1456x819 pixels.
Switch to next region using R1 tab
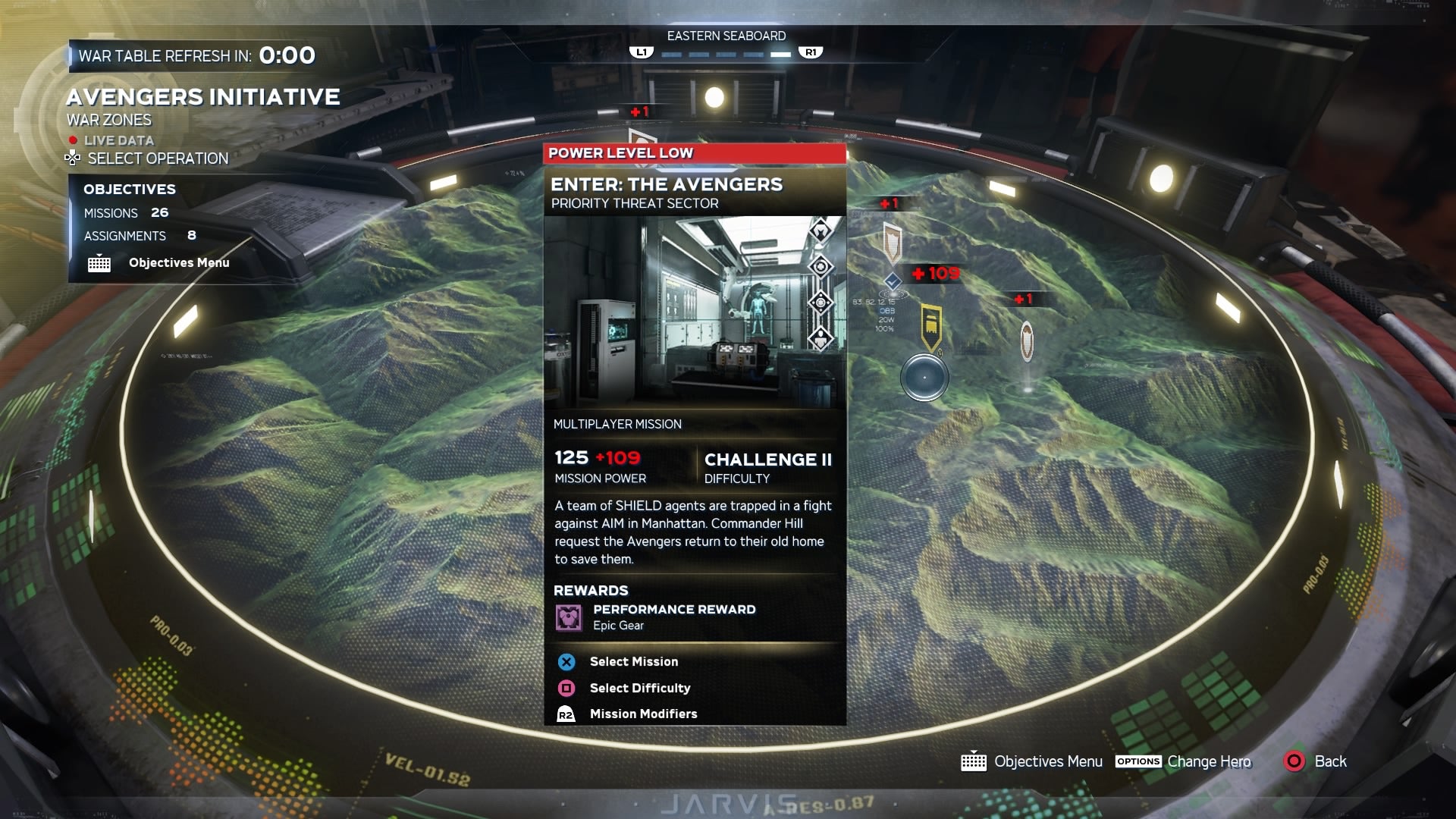point(811,53)
